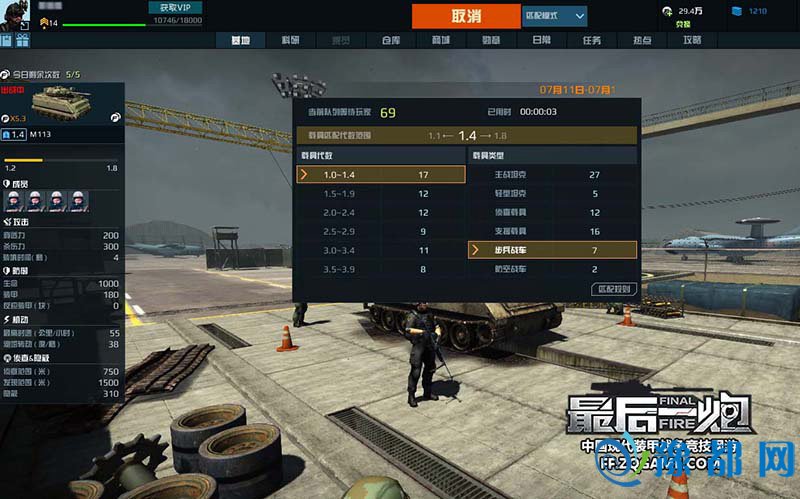The height and width of the screenshot is (499, 800).
Task: Select the 步兵战车 infantry fighting vehicle row
Action: (552, 250)
